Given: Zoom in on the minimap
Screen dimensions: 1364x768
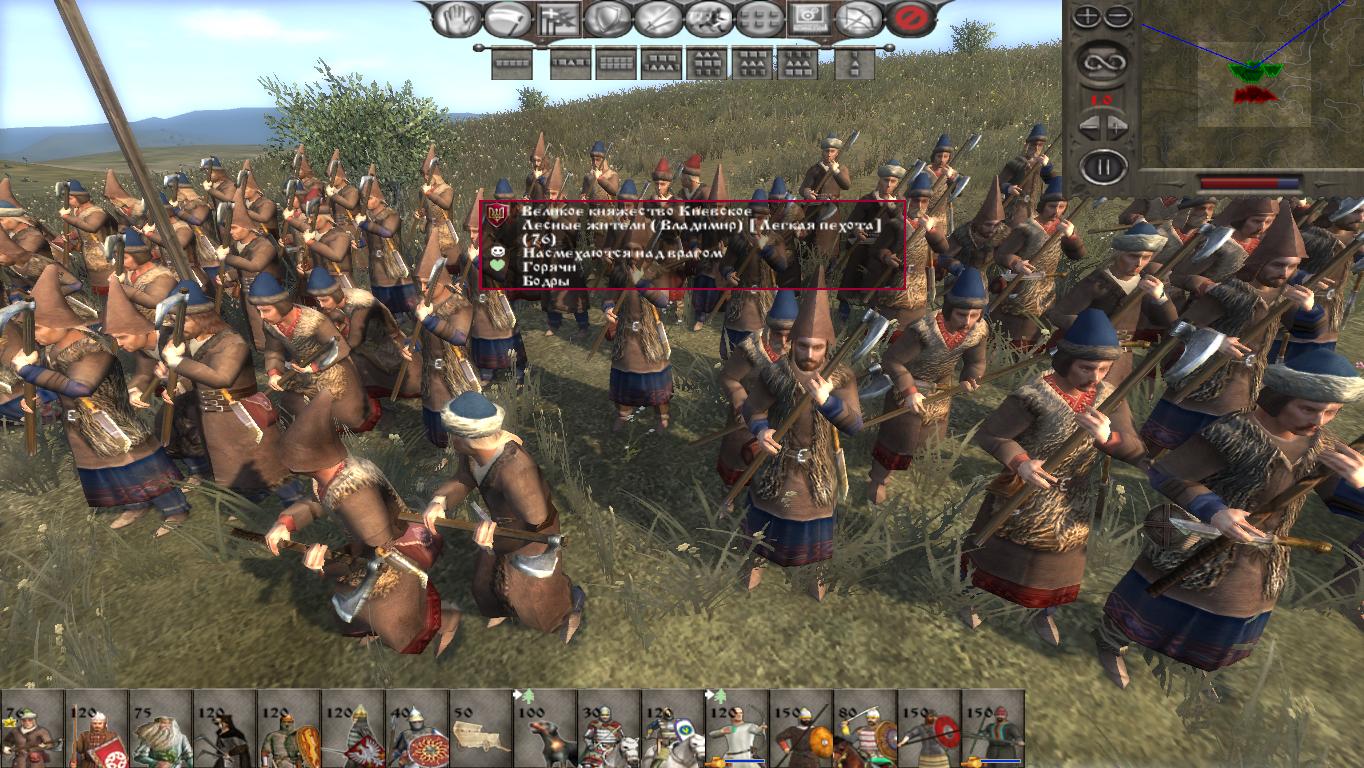Looking at the screenshot, I should point(1087,15).
